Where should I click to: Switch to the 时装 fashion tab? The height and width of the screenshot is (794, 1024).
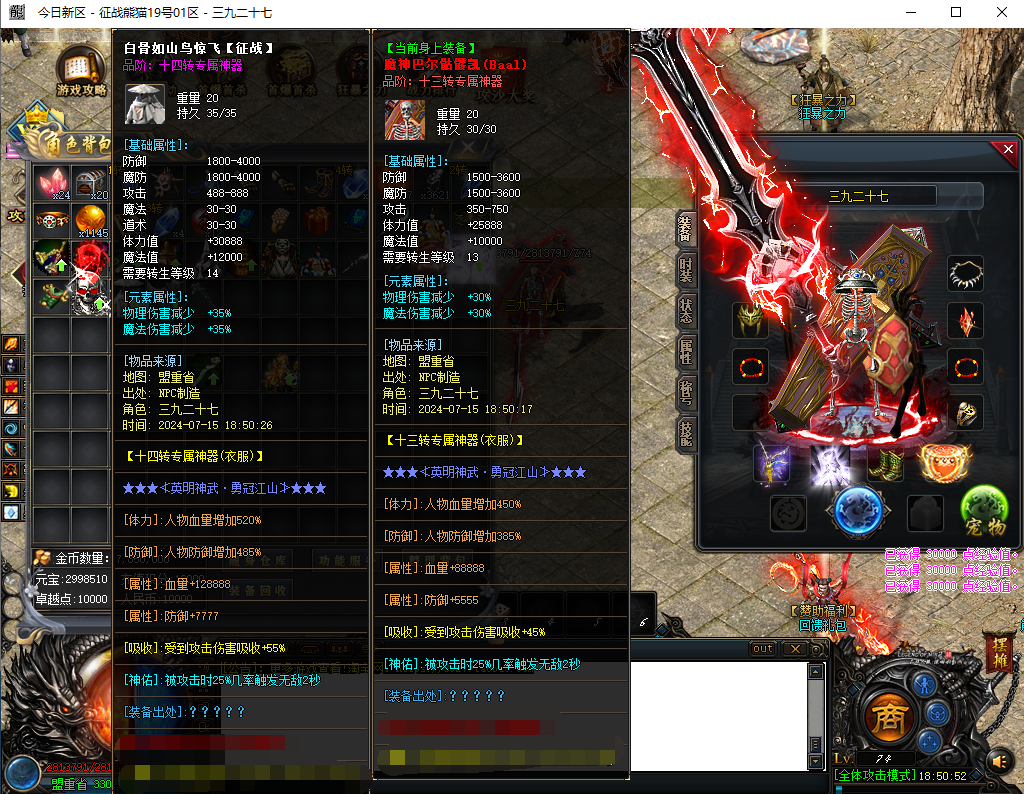point(685,268)
